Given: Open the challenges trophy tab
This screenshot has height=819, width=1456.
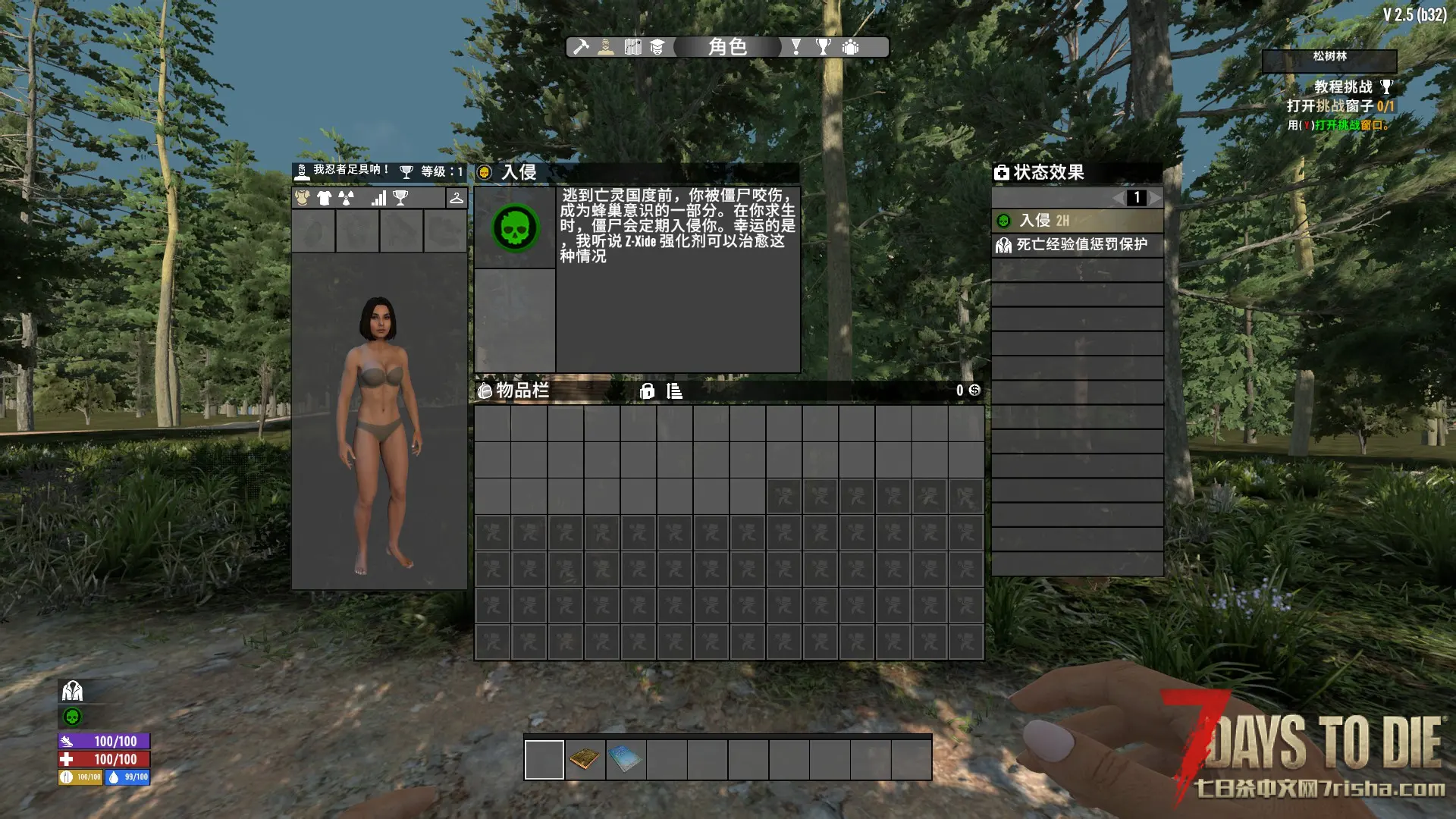Looking at the screenshot, I should [823, 47].
